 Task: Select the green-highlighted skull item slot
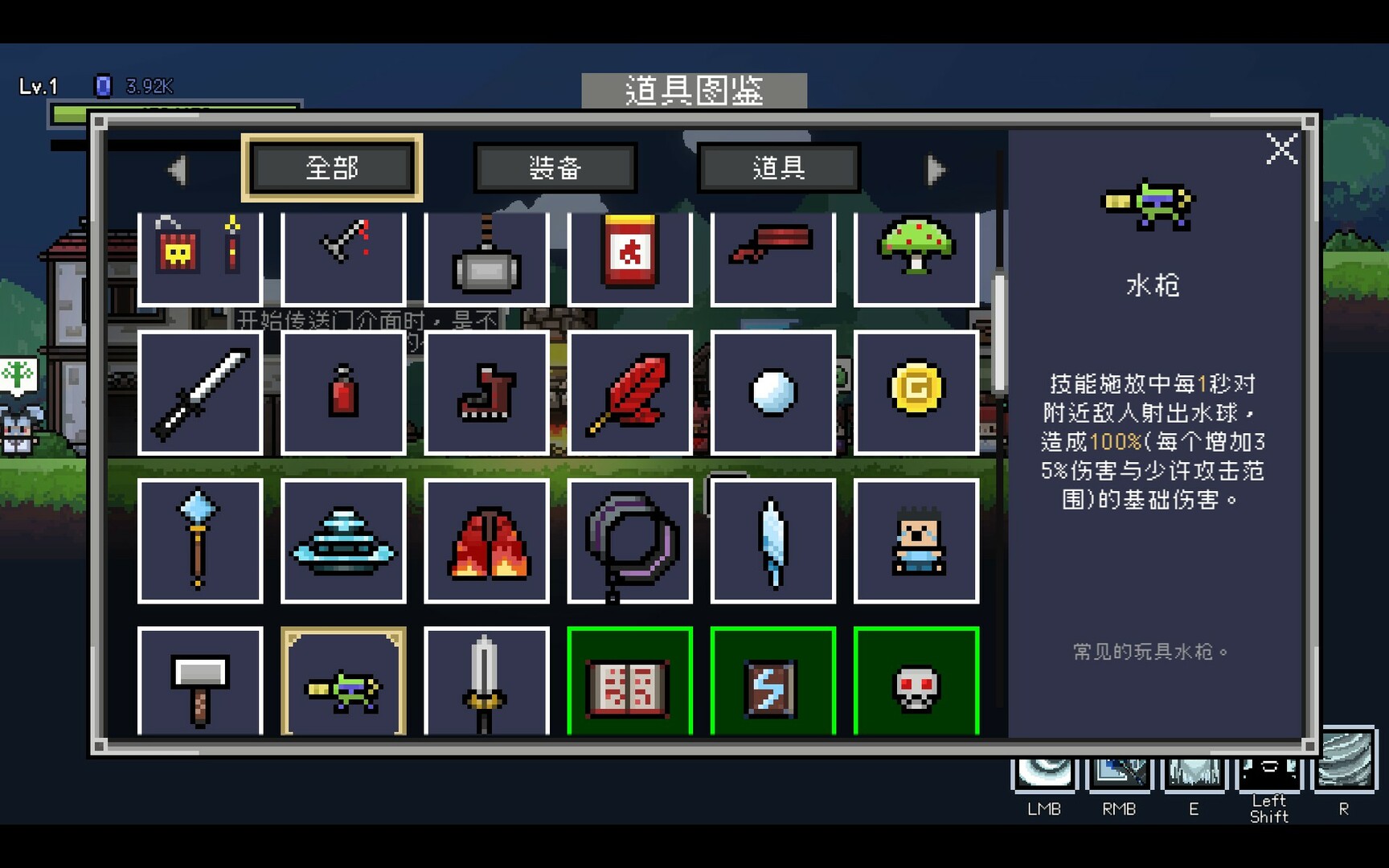[916, 683]
